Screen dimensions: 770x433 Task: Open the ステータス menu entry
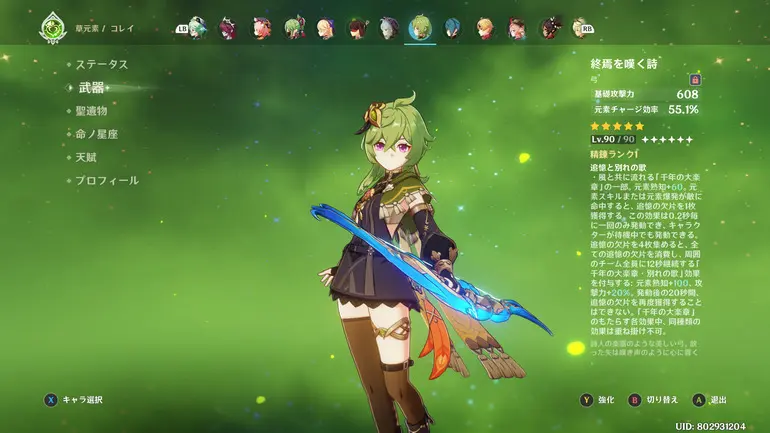(102, 64)
